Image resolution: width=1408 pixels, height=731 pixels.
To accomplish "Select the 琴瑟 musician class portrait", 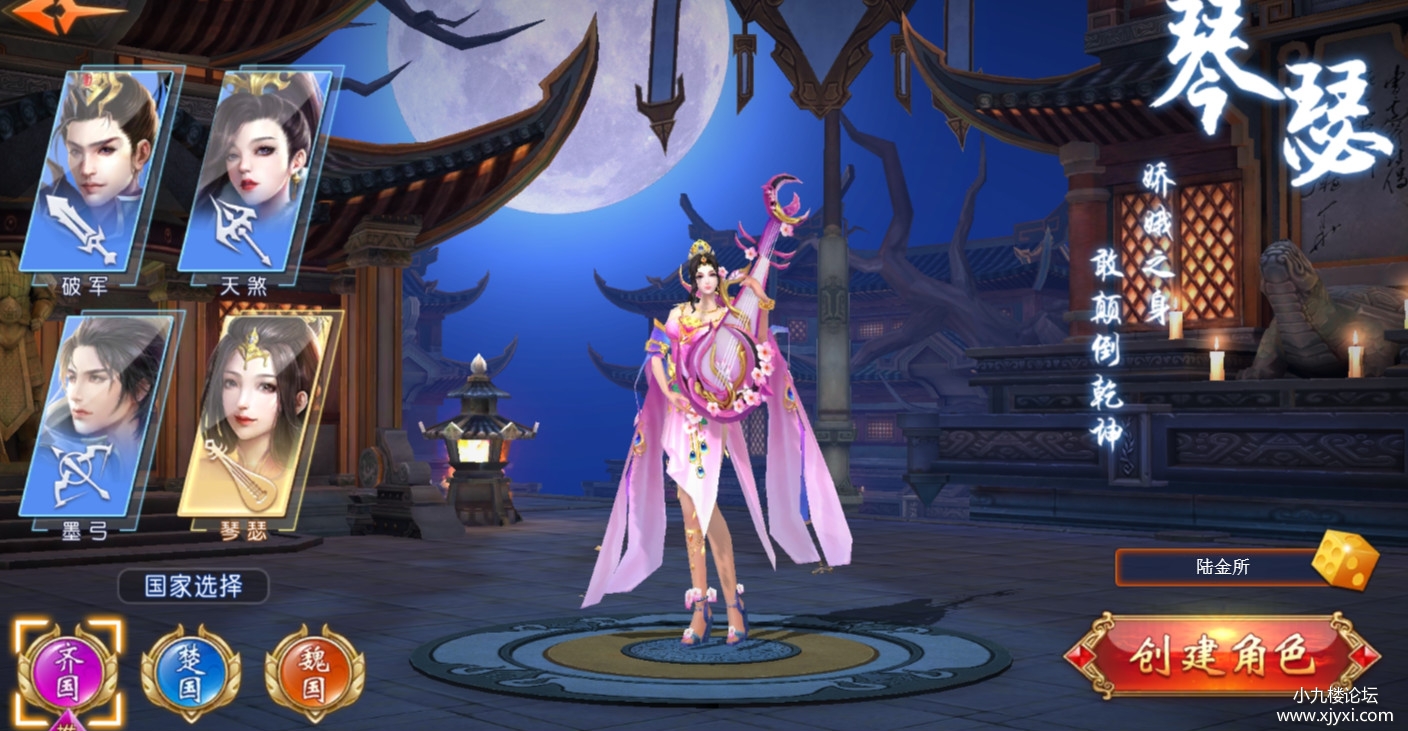I will (x=258, y=415).
